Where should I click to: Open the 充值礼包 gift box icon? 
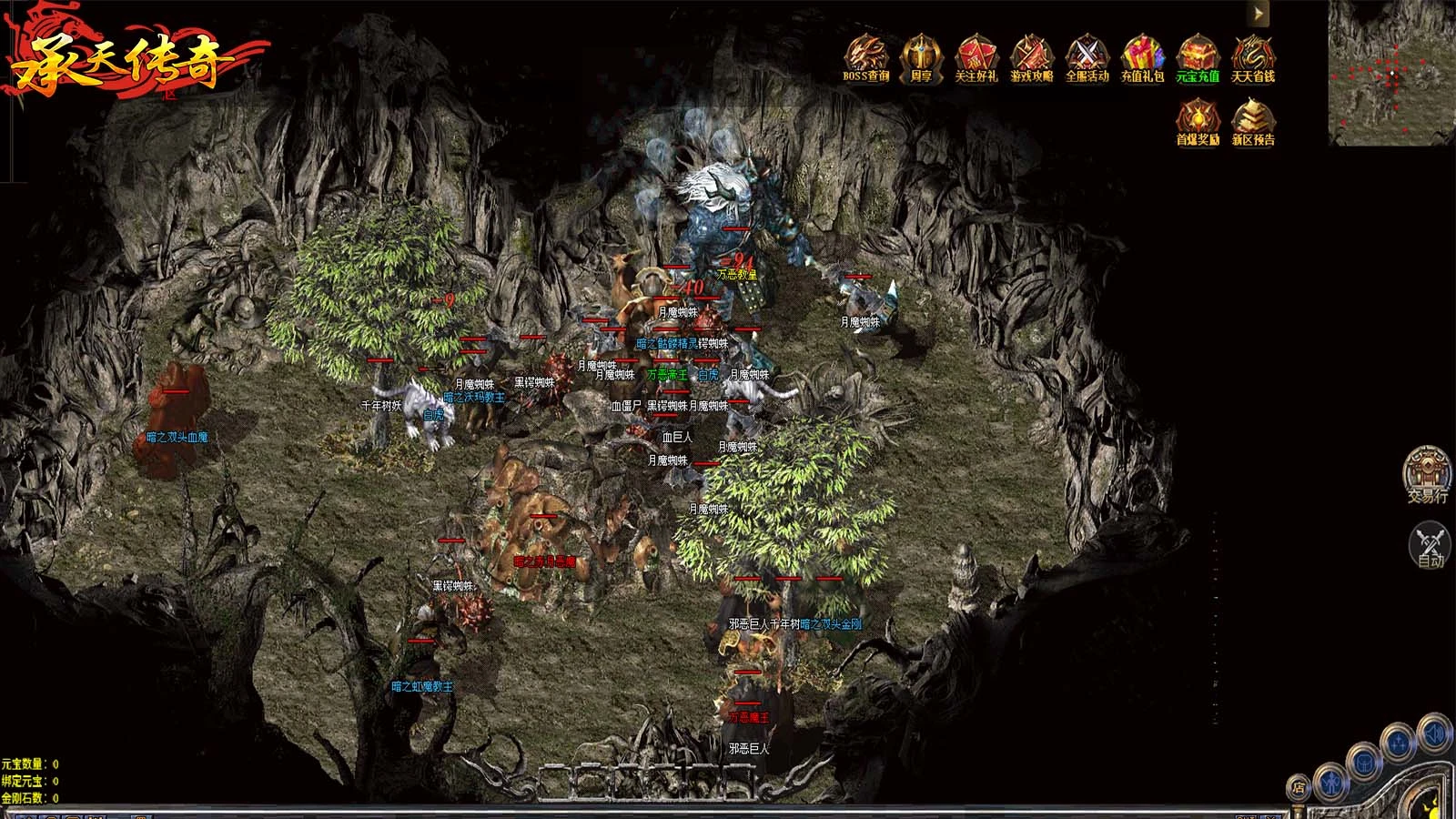click(x=1142, y=57)
